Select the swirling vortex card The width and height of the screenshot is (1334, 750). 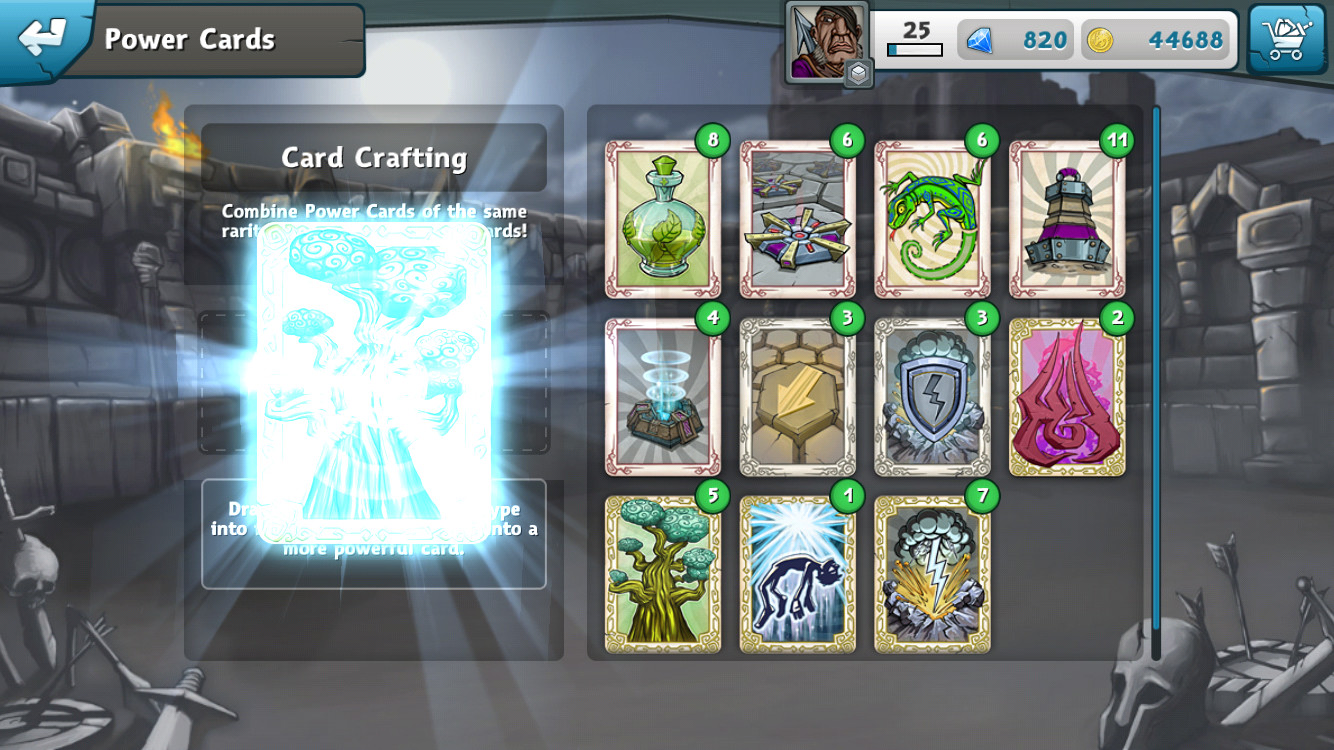click(662, 396)
